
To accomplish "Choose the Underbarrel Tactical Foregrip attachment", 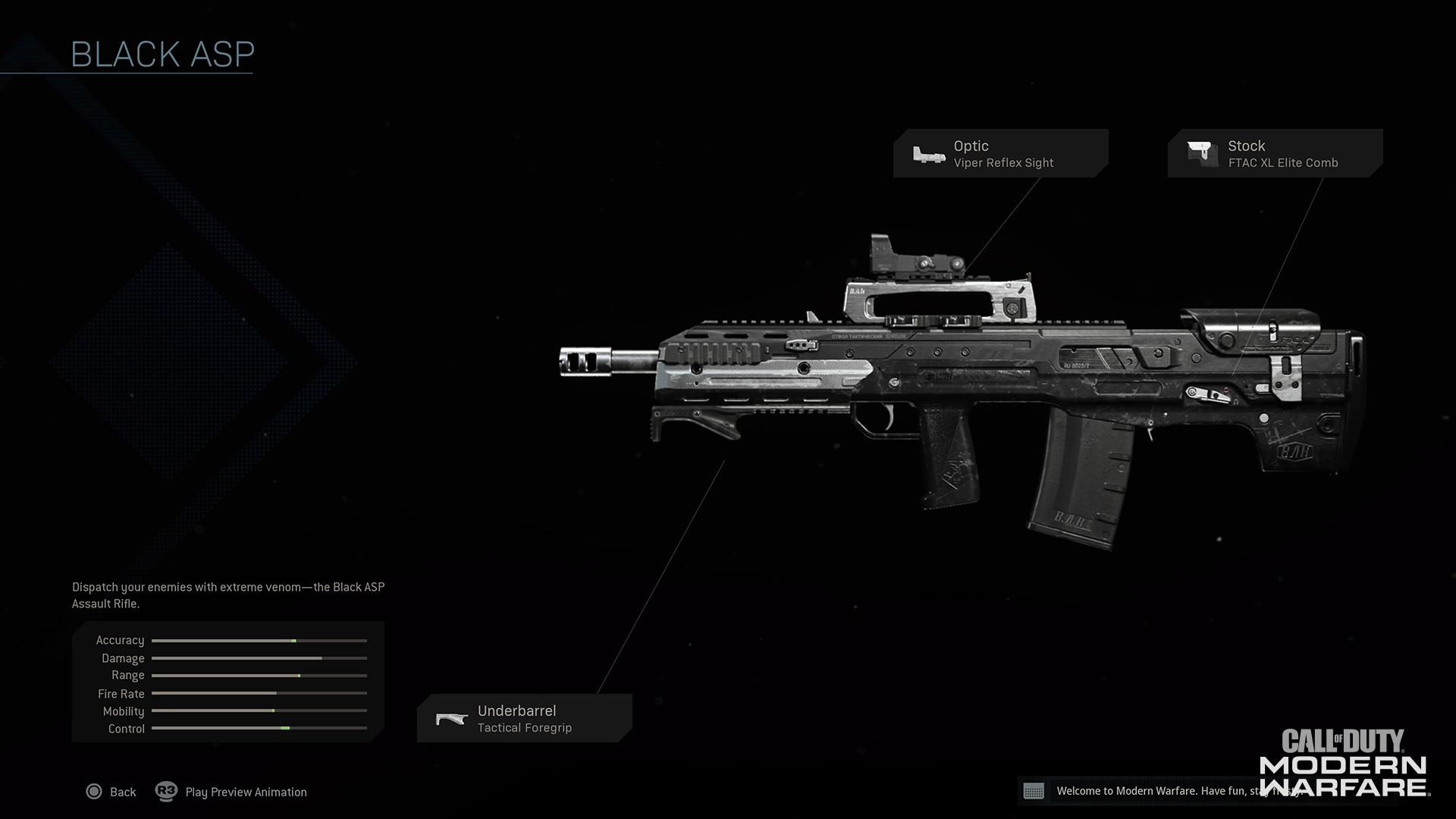I will pyautogui.click(x=524, y=718).
